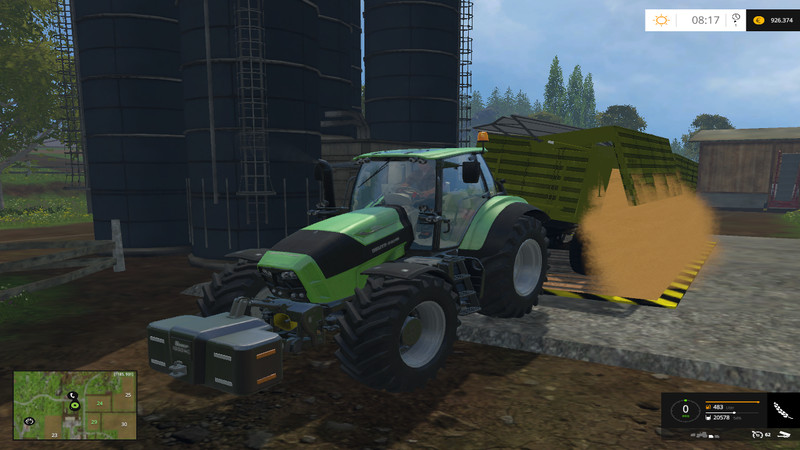Click the green player marker on minimap
This screenshot has width=800, height=450.
(x=76, y=407)
